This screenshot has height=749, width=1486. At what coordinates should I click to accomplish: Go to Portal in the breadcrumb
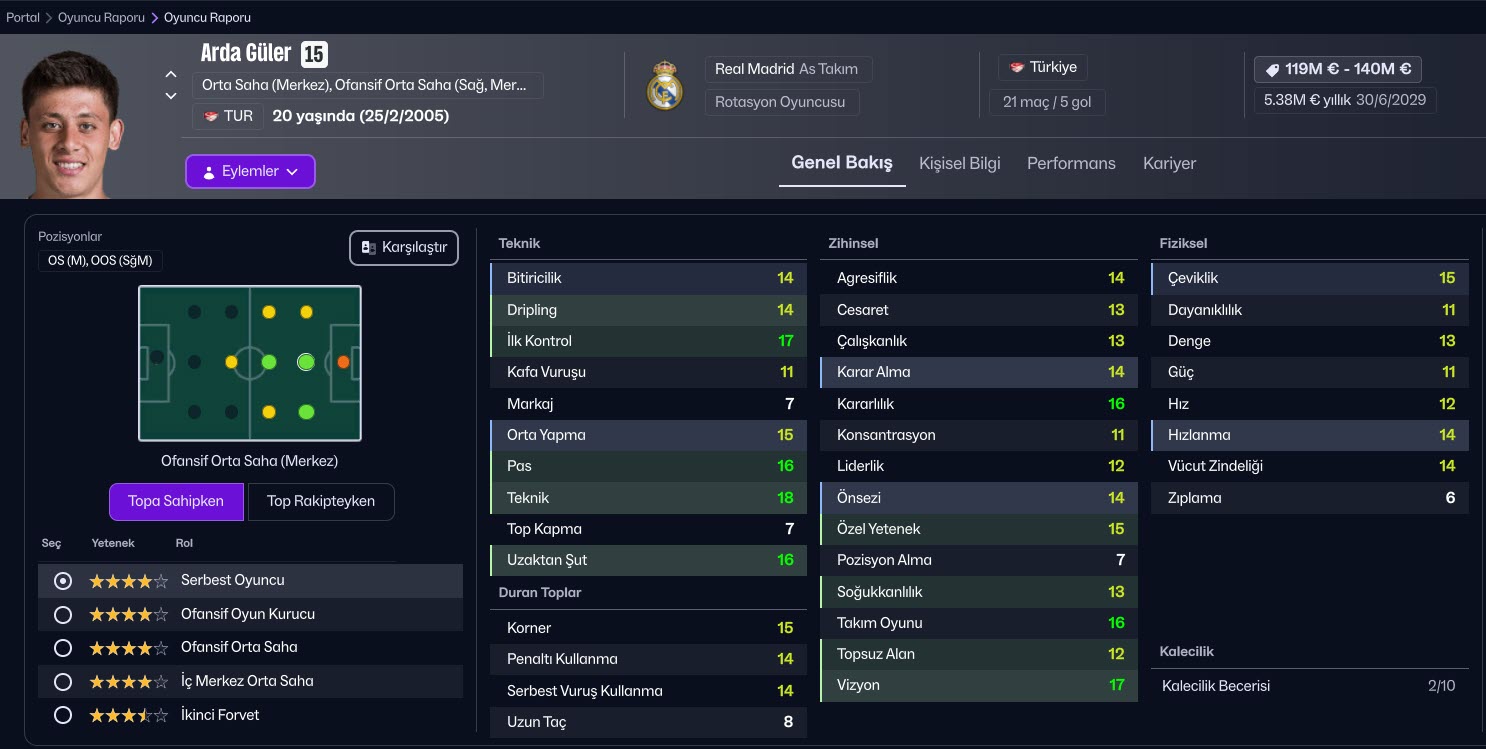[x=23, y=18]
